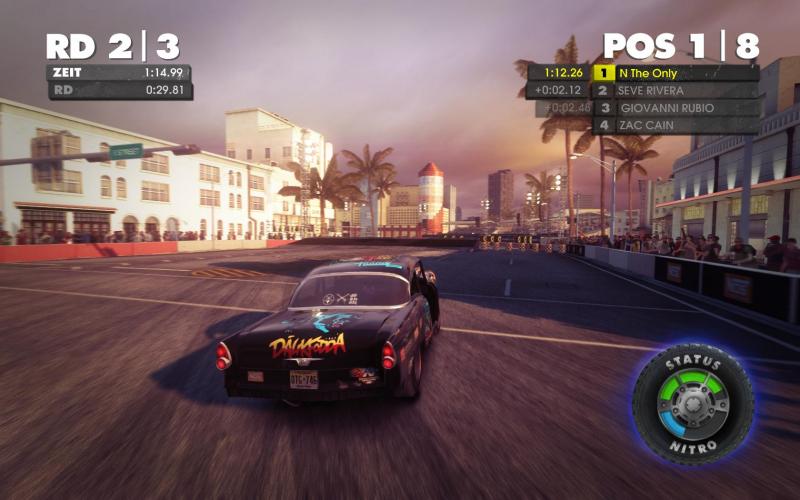Choose Giovanni Rubio's leaderboard row
This screenshot has height=500, width=800.
[675, 108]
